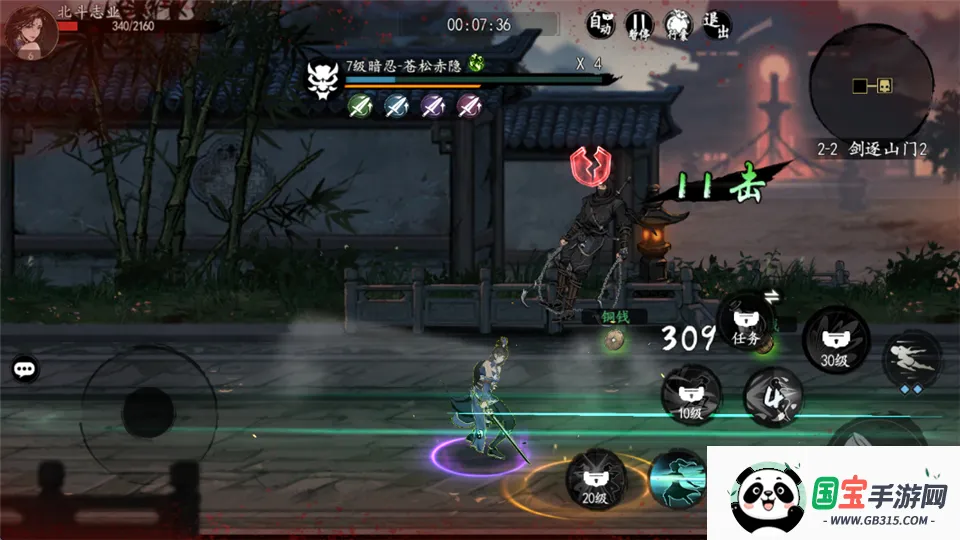
Task: Toggle the 自动 auto-battle button
Action: tap(599, 24)
